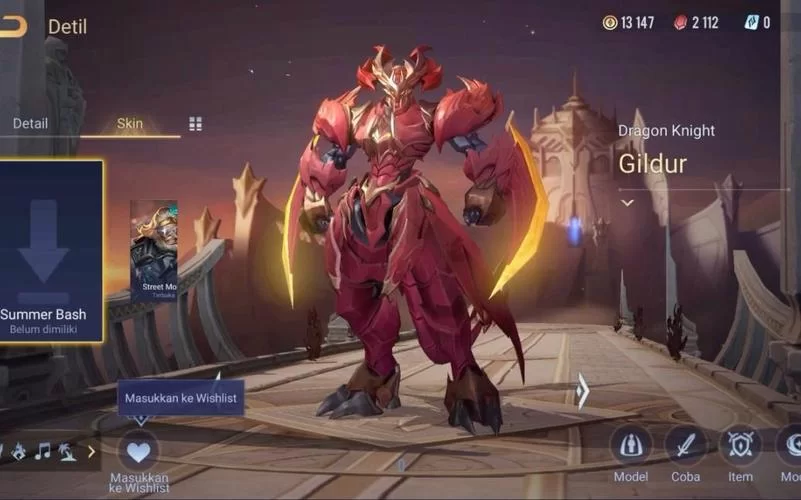The width and height of the screenshot is (801, 500).
Task: Choose the Street Mo skin thumbnail
Action: point(153,250)
